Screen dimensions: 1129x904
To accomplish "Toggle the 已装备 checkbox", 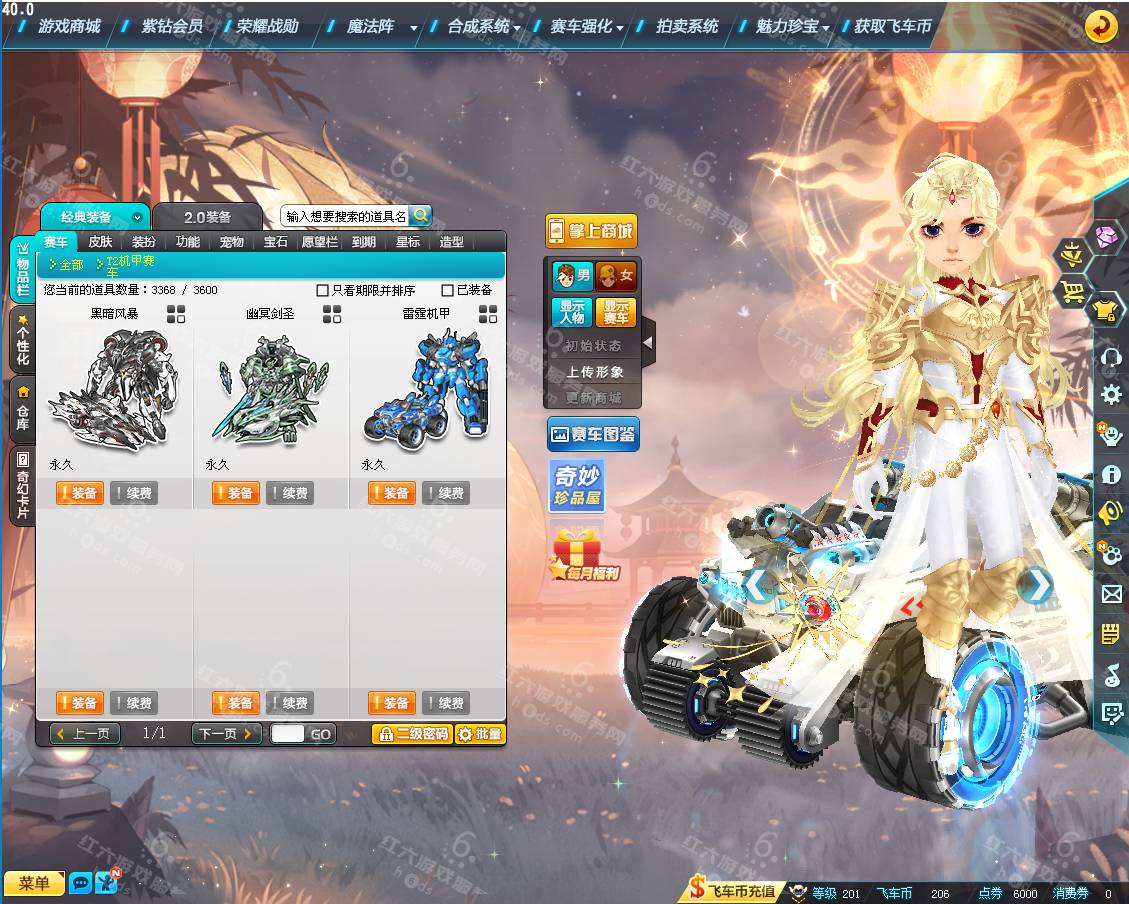I will pyautogui.click(x=448, y=291).
